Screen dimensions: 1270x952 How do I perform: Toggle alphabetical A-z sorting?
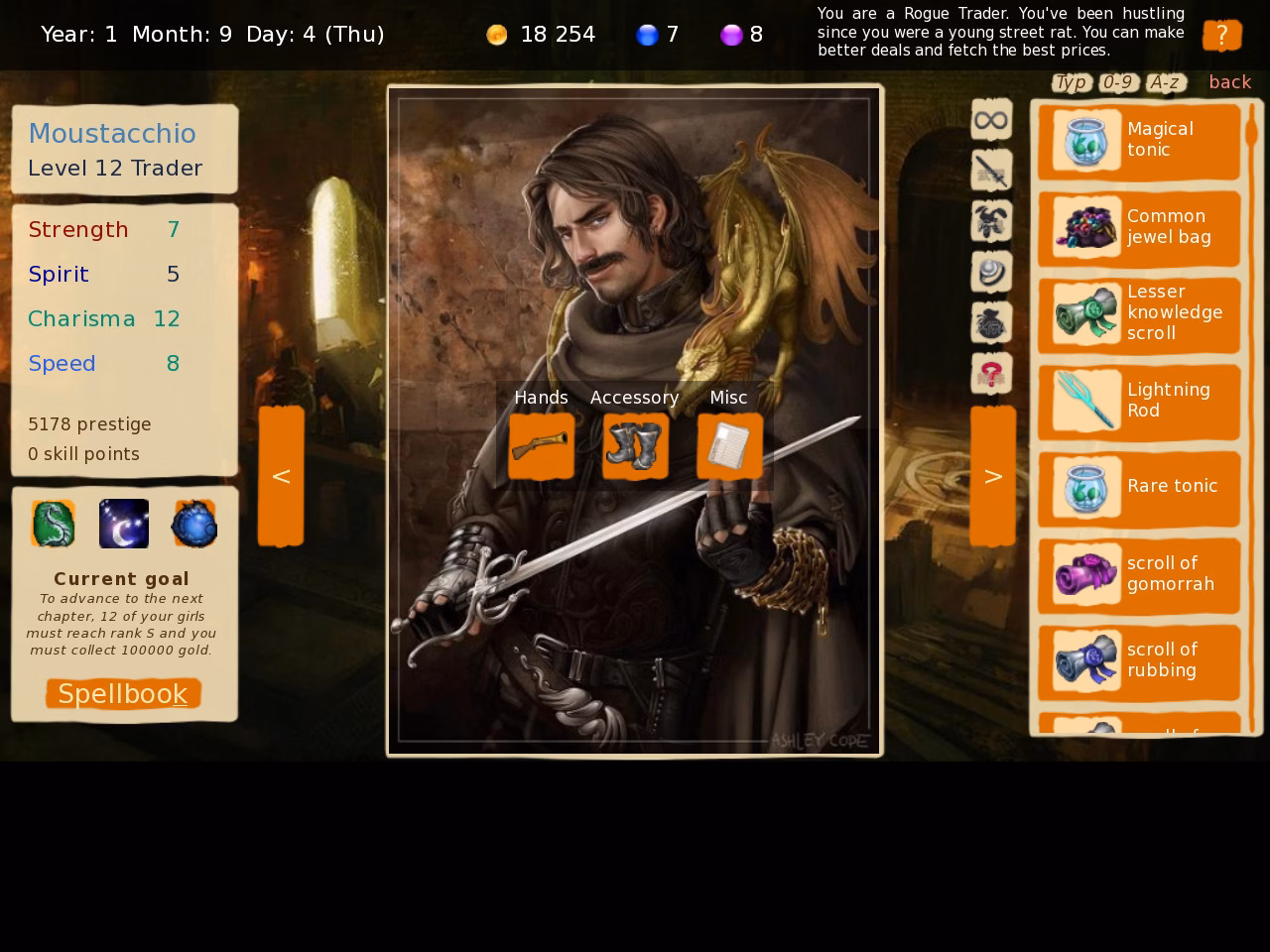[x=1165, y=82]
